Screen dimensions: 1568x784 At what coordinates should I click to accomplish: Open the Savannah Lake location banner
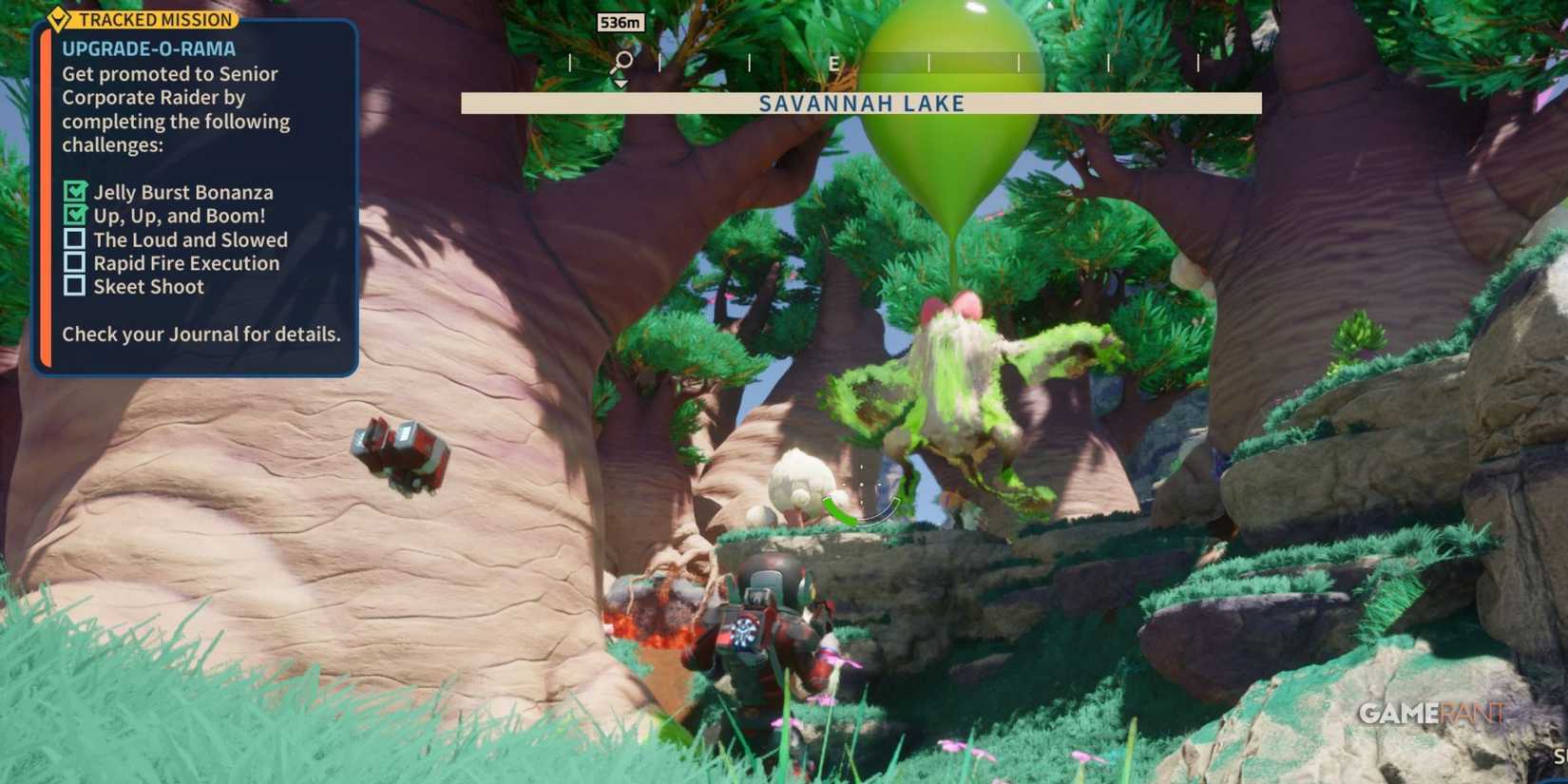pyautogui.click(x=860, y=104)
